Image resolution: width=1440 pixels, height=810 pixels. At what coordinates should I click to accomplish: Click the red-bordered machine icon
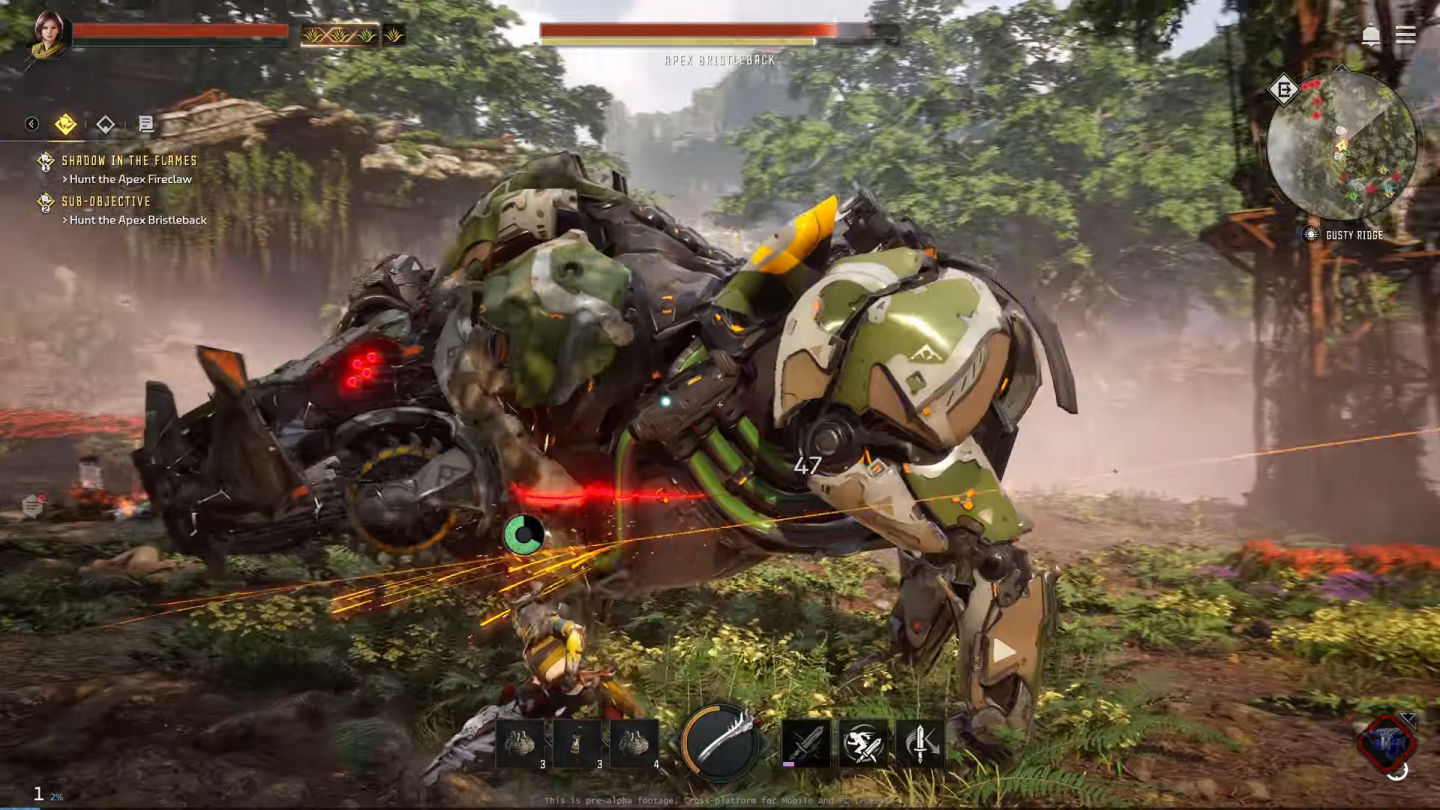click(x=1387, y=741)
